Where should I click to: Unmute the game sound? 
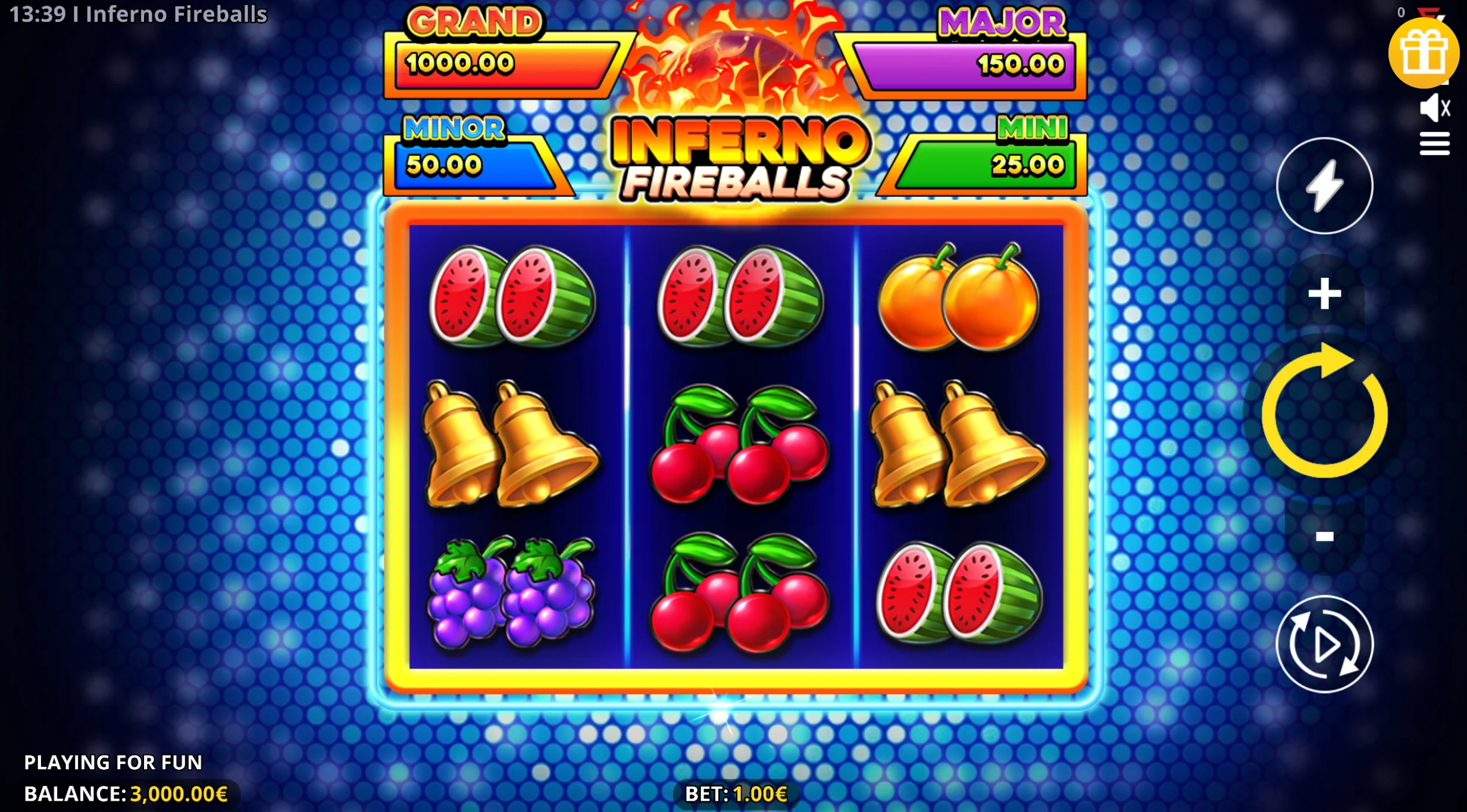[1435, 107]
